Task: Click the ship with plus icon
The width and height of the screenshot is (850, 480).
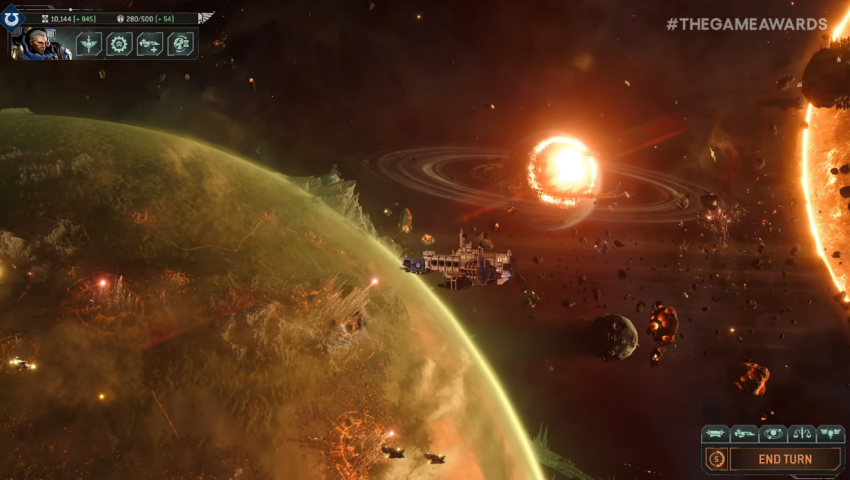Action: tap(149, 44)
